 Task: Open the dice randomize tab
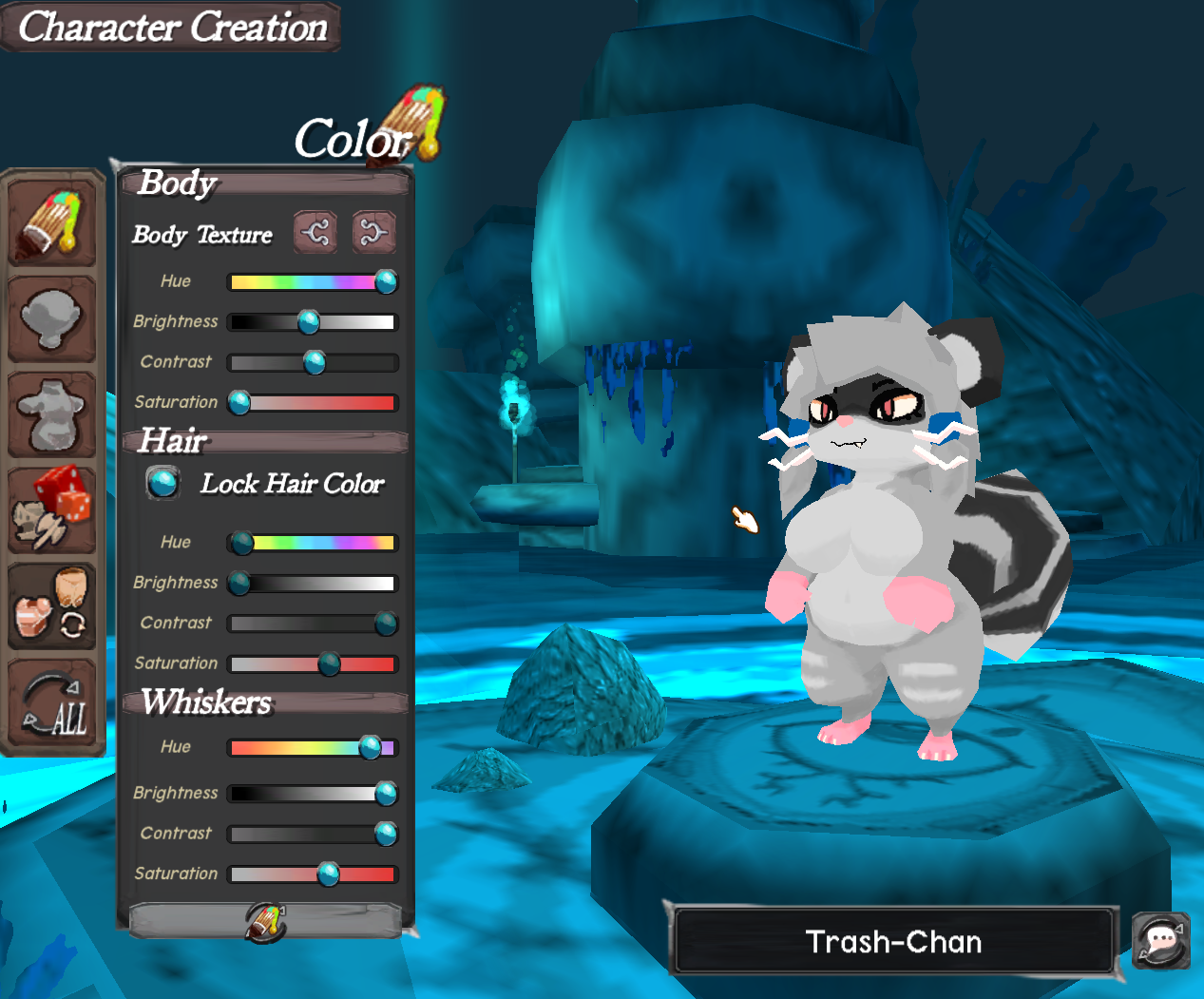pos(52,510)
